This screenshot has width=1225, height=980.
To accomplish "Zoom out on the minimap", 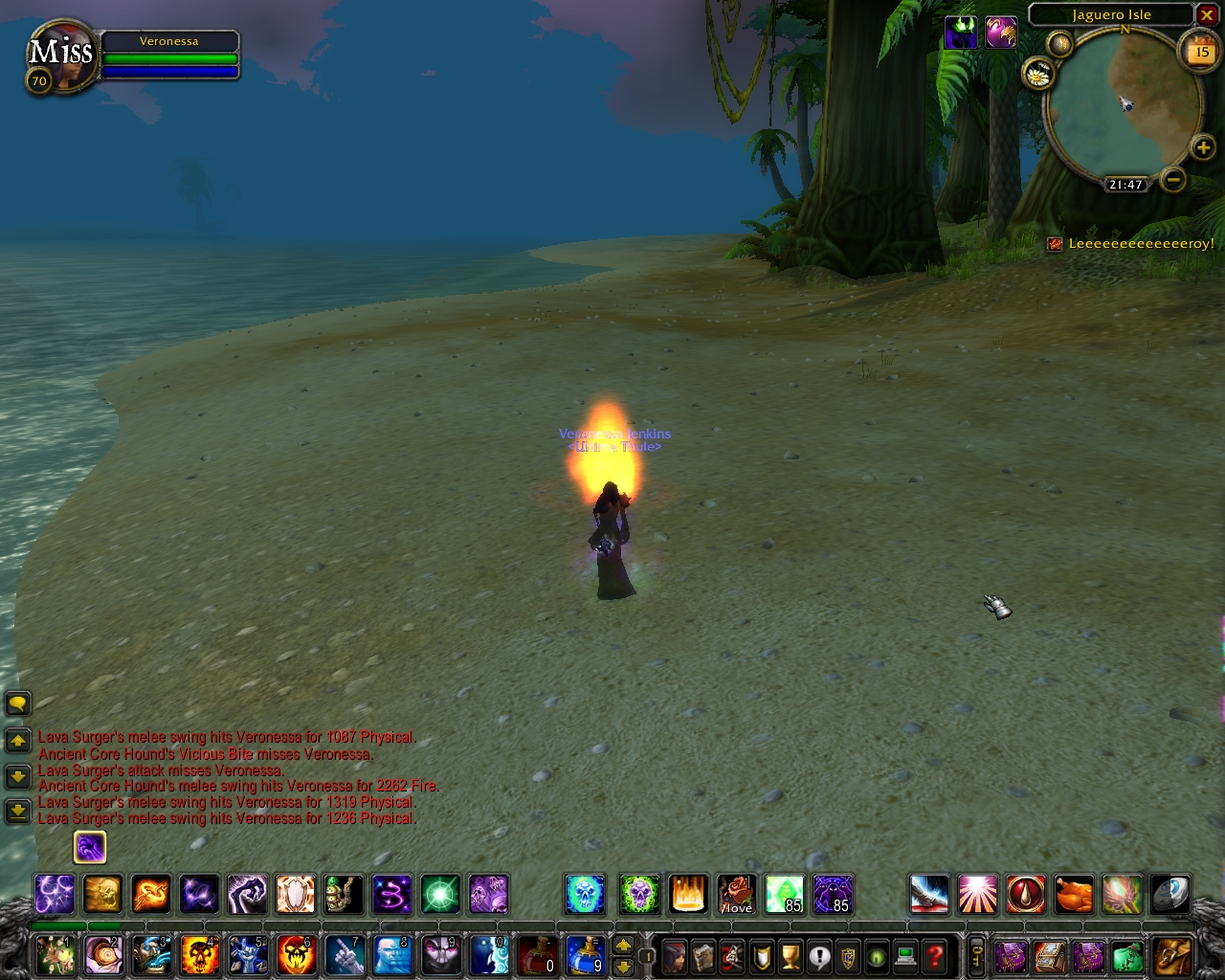I will [x=1173, y=179].
